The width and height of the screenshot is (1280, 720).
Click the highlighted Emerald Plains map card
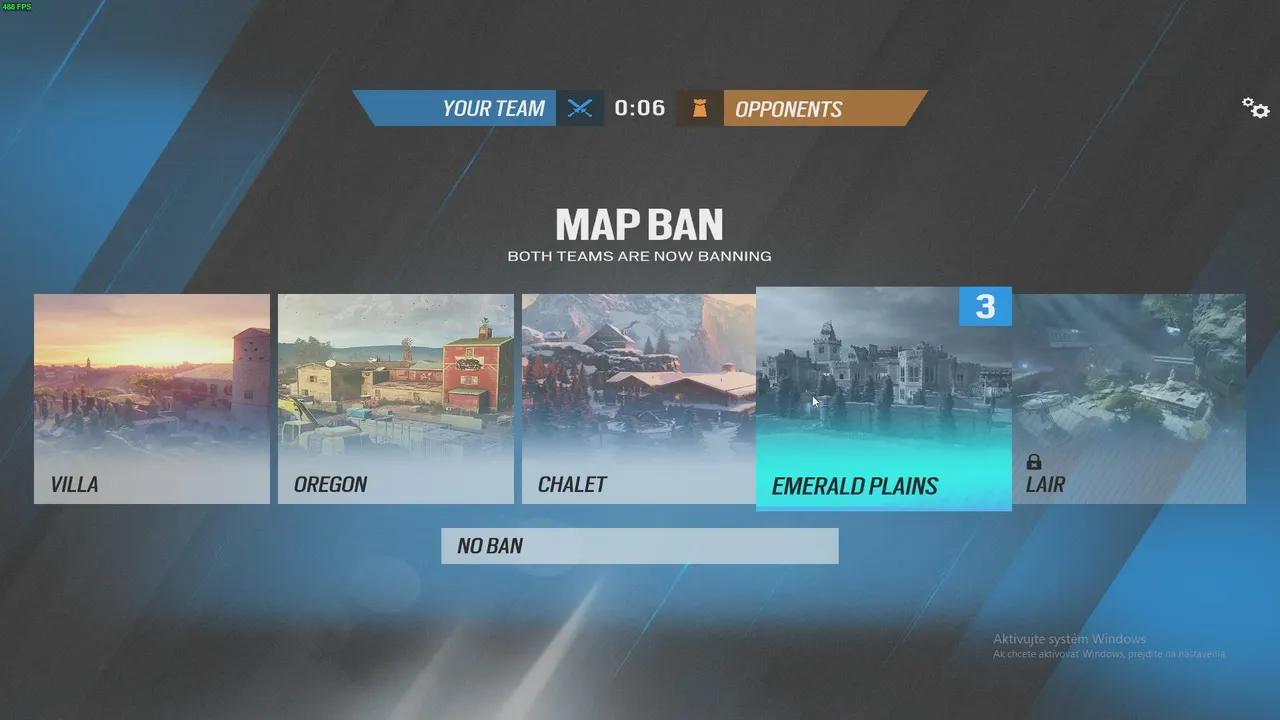[883, 397]
